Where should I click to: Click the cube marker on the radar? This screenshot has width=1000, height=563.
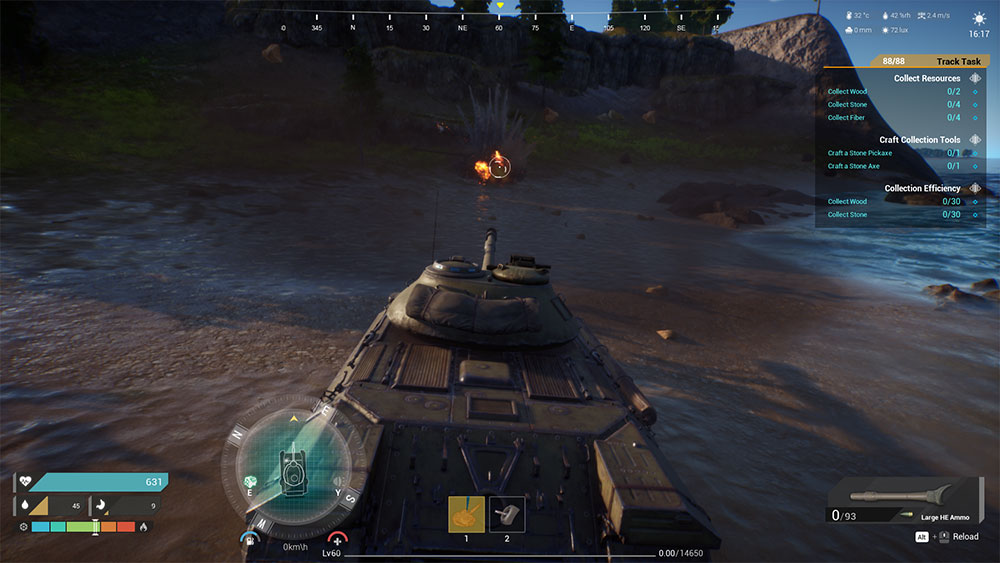[250, 480]
